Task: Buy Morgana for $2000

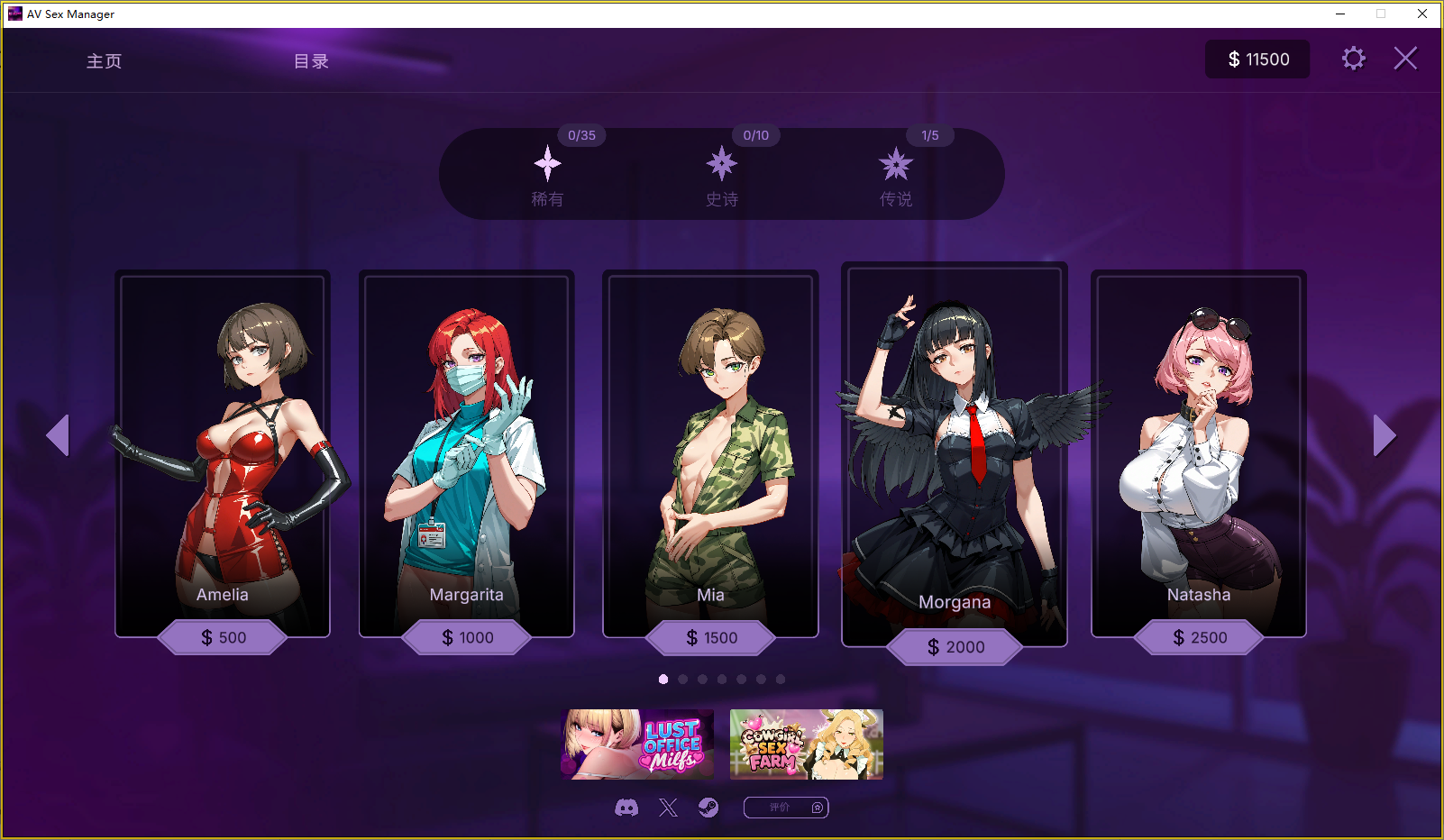Action: (955, 646)
